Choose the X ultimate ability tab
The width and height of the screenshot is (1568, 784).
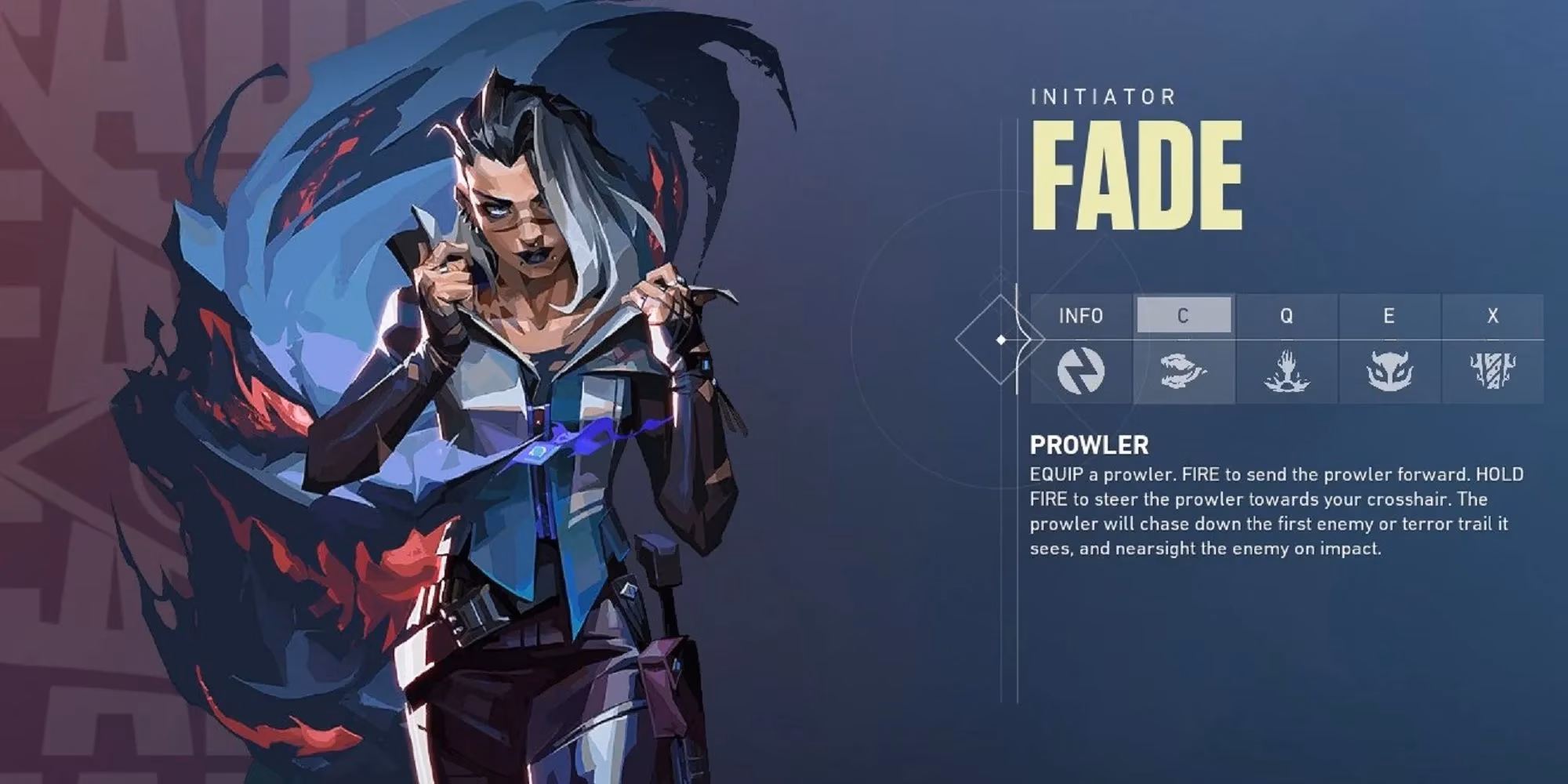(x=1493, y=316)
